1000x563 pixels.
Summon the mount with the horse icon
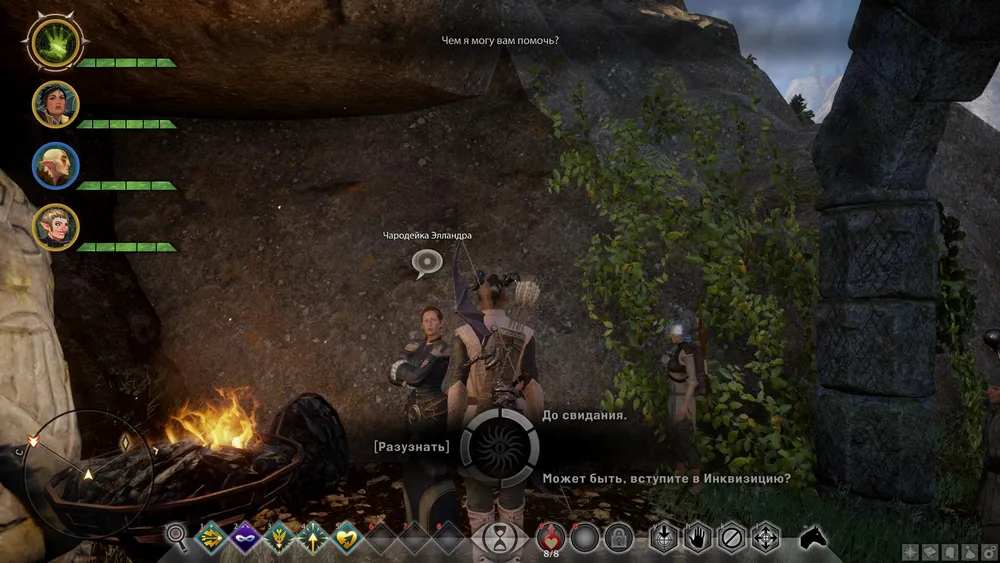click(x=815, y=538)
